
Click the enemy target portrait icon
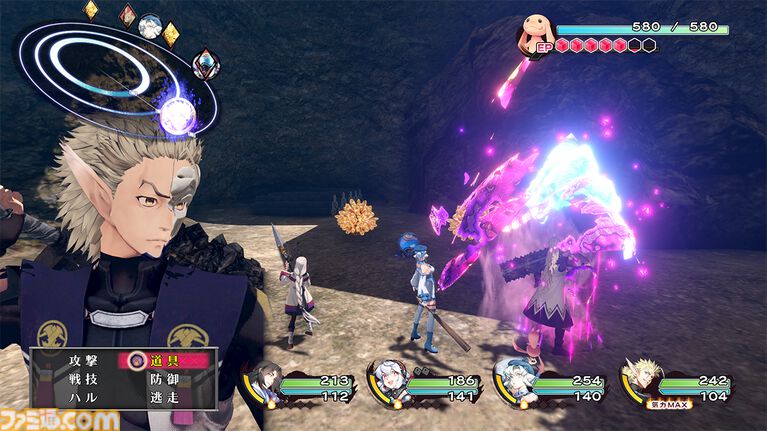tap(533, 37)
